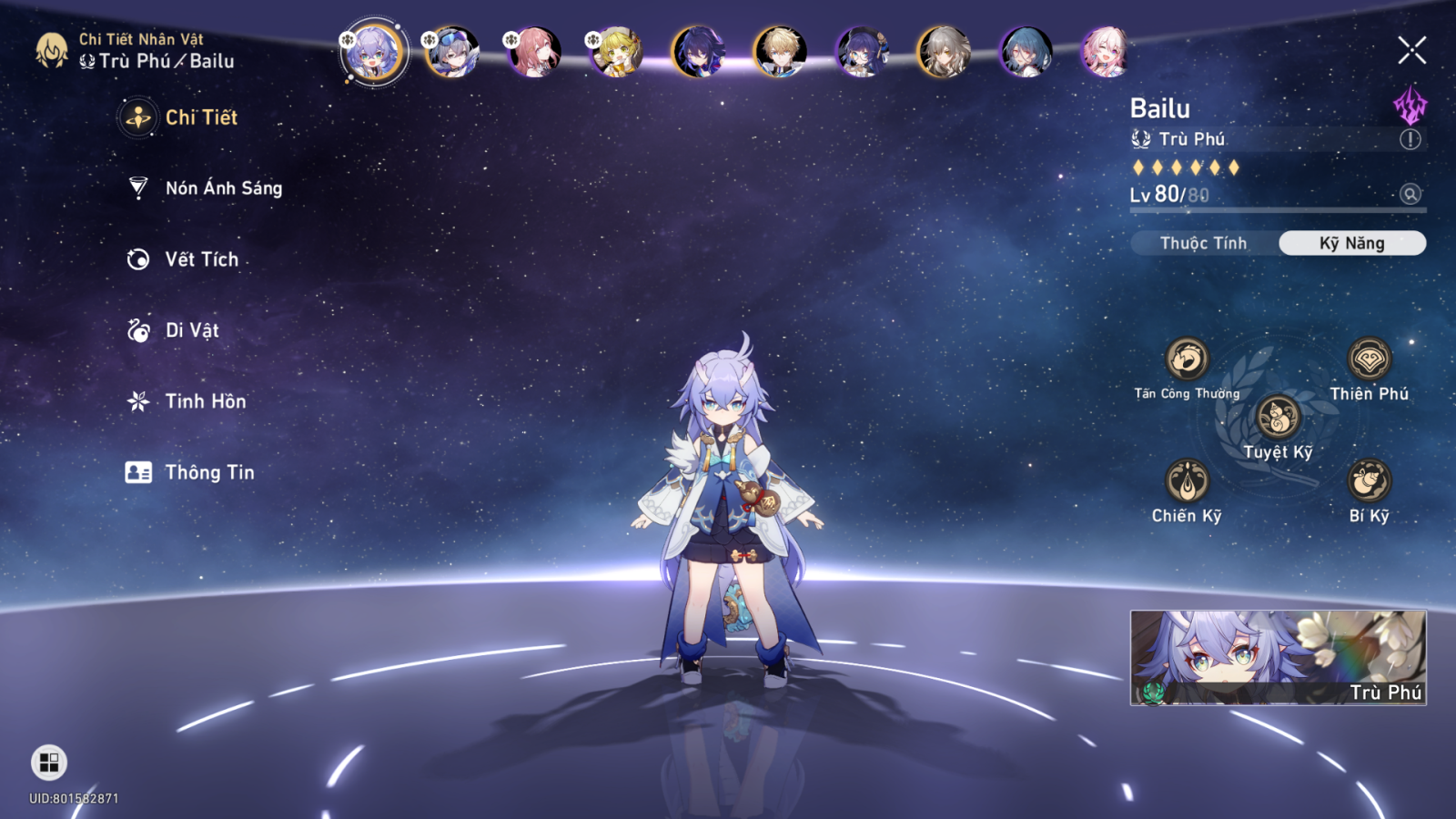
Task: Switch to the Thuộc Tính tab
Action: click(x=1203, y=243)
